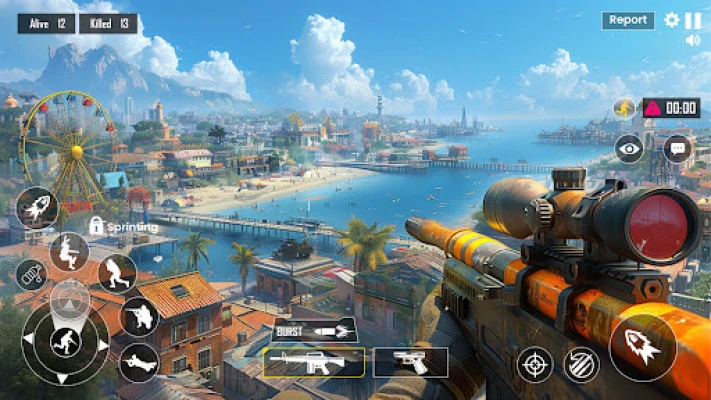This screenshot has height=400, width=711.
Task: Open the gear settings menu
Action: click(672, 20)
